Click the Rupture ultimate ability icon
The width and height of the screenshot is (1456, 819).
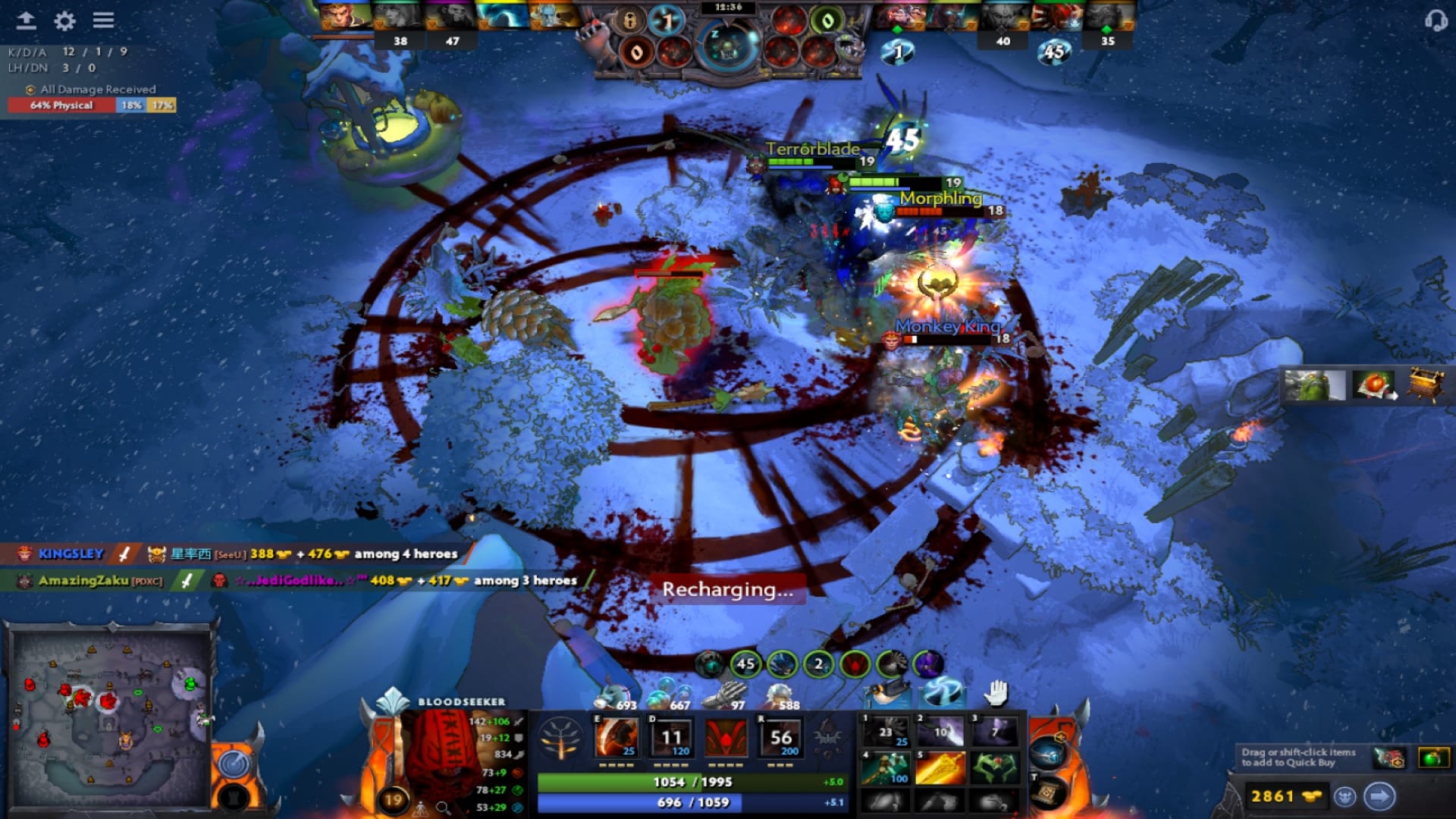click(x=781, y=736)
